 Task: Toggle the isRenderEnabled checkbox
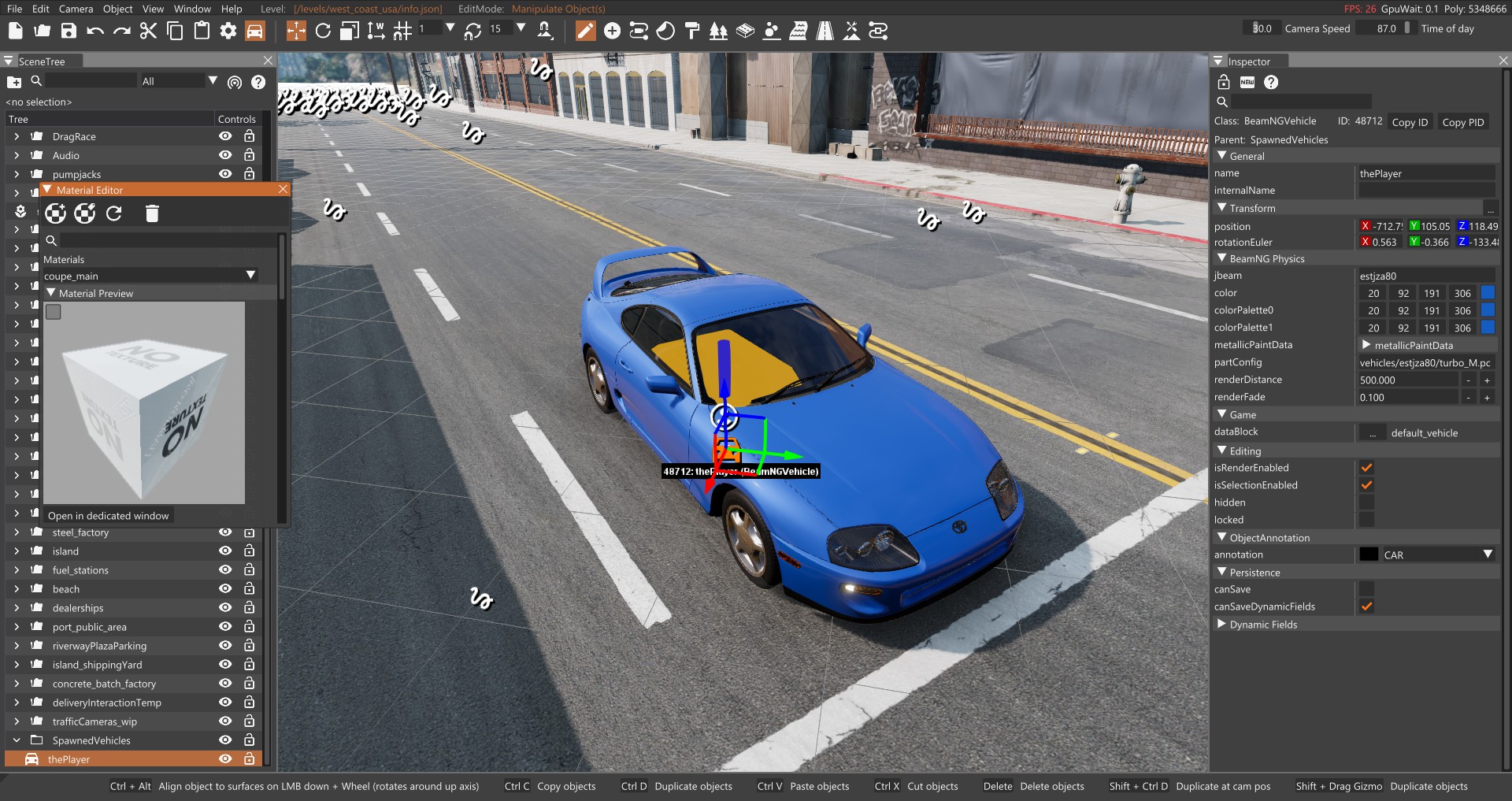click(x=1367, y=468)
